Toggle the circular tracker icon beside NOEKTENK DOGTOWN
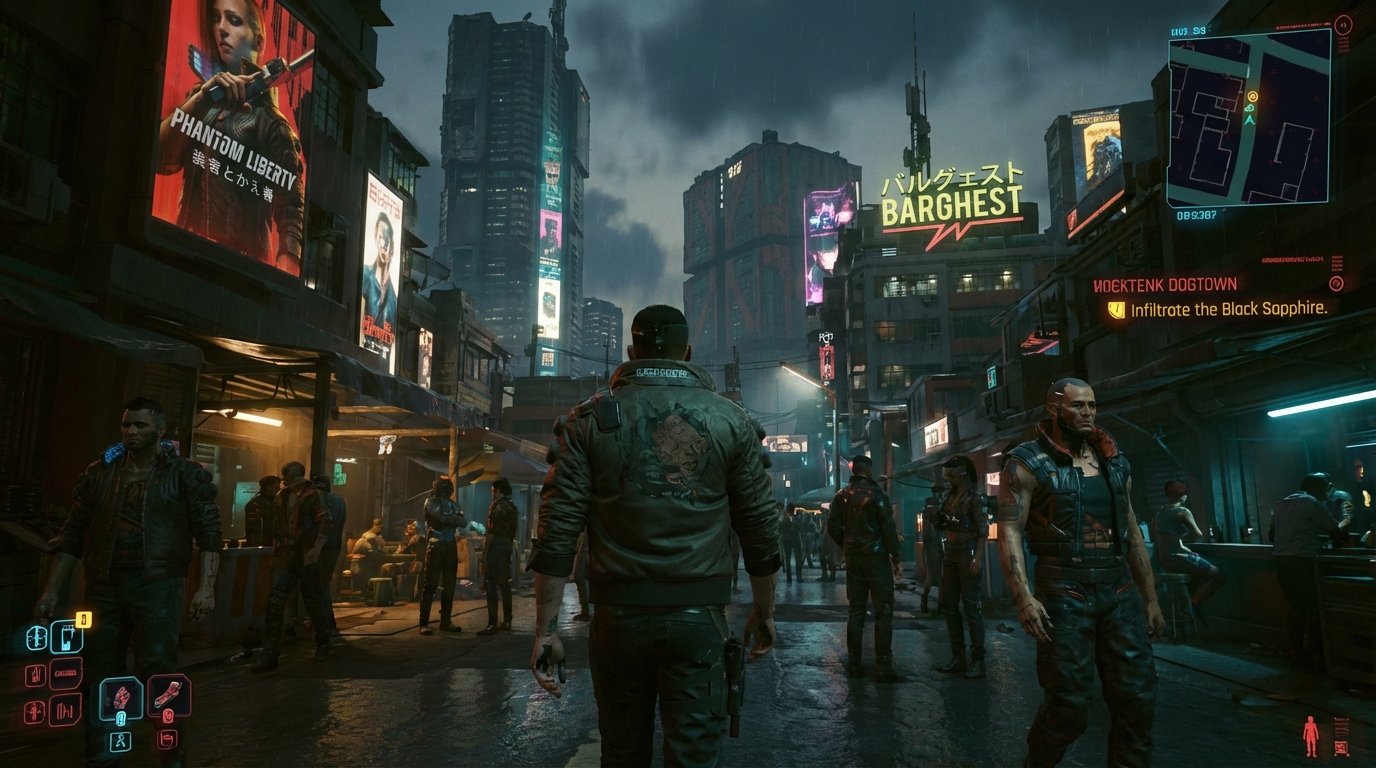1376x768 pixels. (1337, 284)
